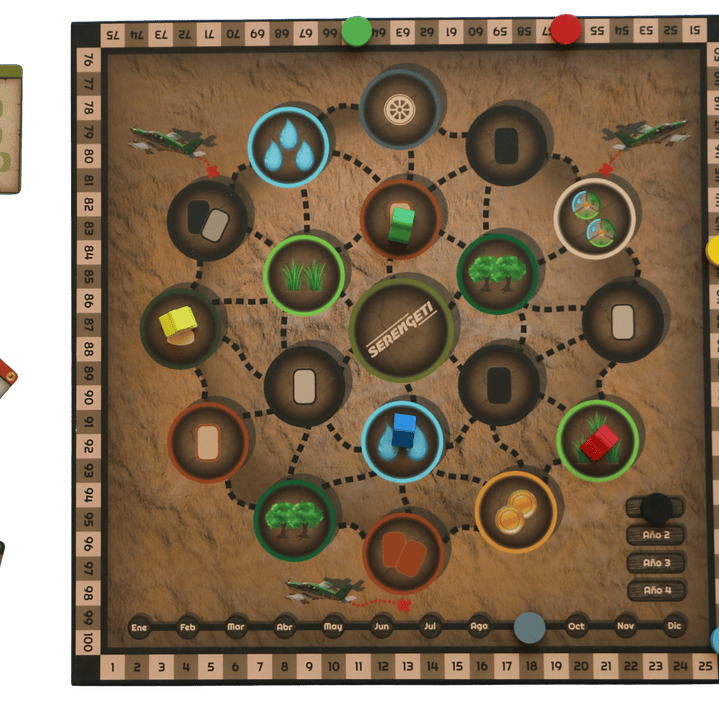Choose the water tile with the blue meeple
719x719 pixels.
(x=401, y=439)
